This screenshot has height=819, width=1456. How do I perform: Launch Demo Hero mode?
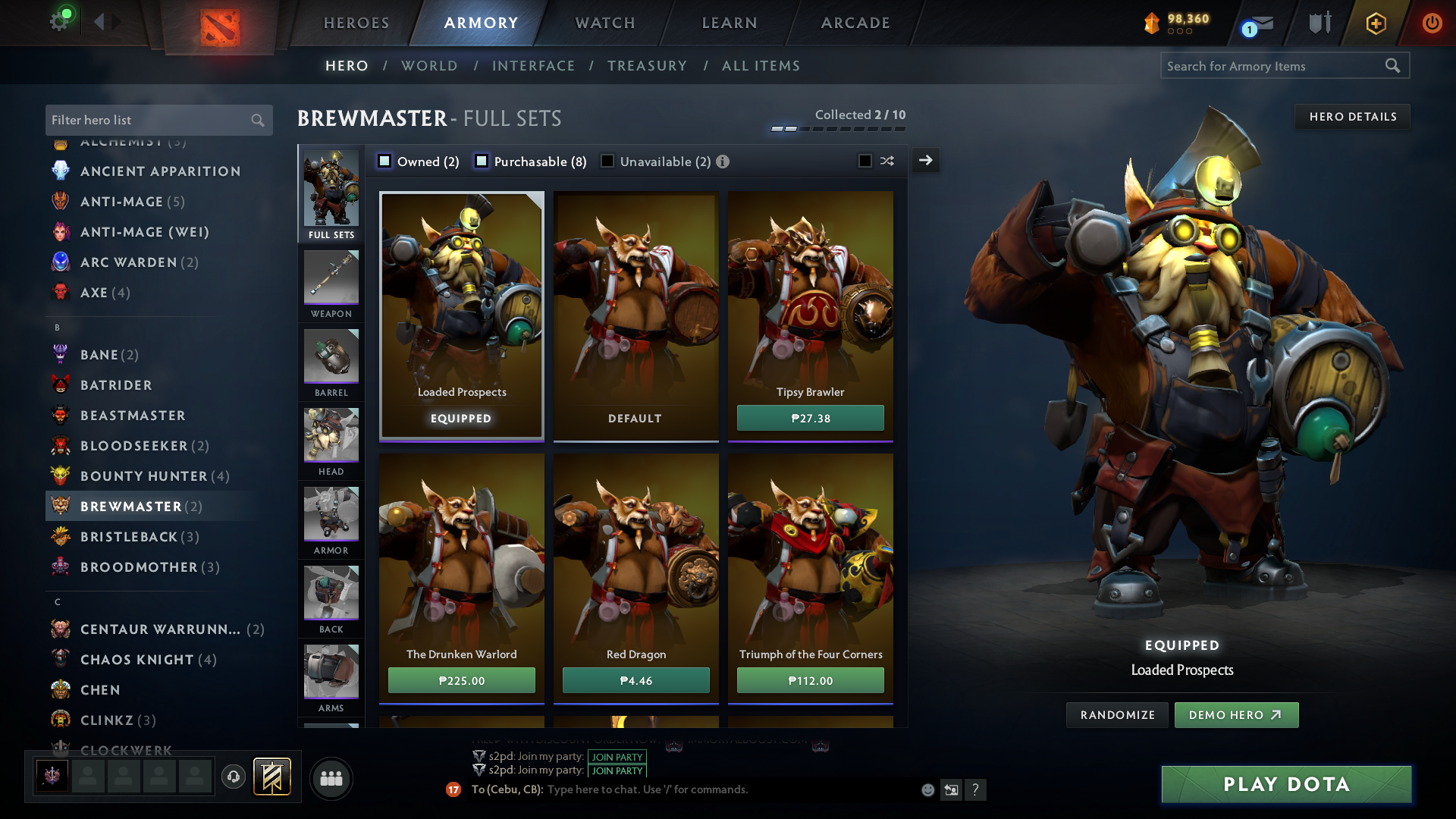click(1236, 715)
